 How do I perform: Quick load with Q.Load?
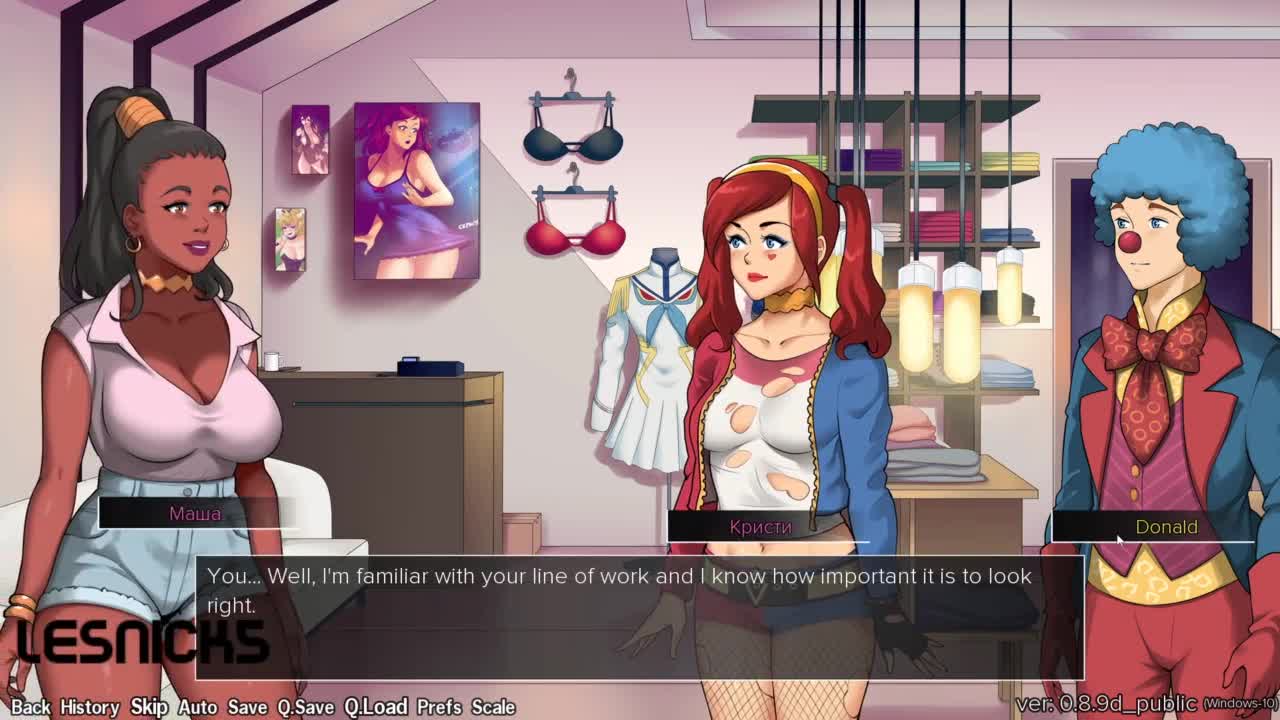pyautogui.click(x=376, y=707)
